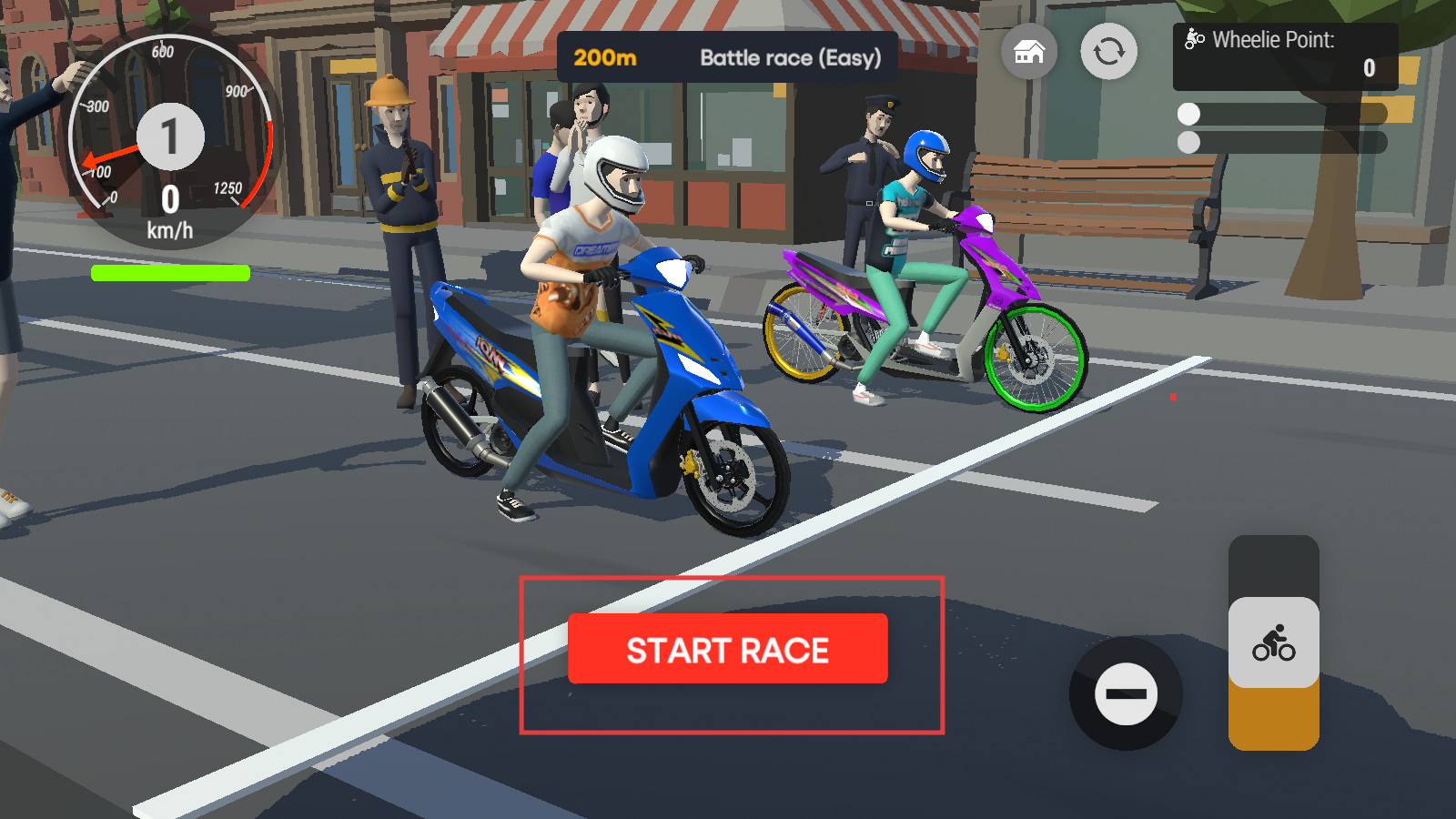The width and height of the screenshot is (1456, 819).
Task: Click the START RACE button
Action: 727,649
